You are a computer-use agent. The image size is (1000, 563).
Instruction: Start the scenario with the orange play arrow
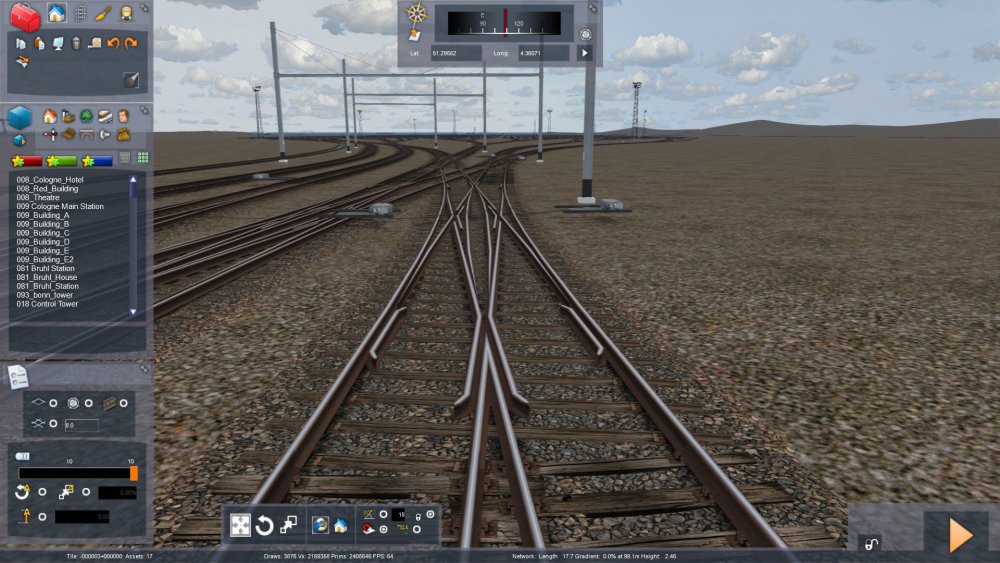tap(960, 536)
